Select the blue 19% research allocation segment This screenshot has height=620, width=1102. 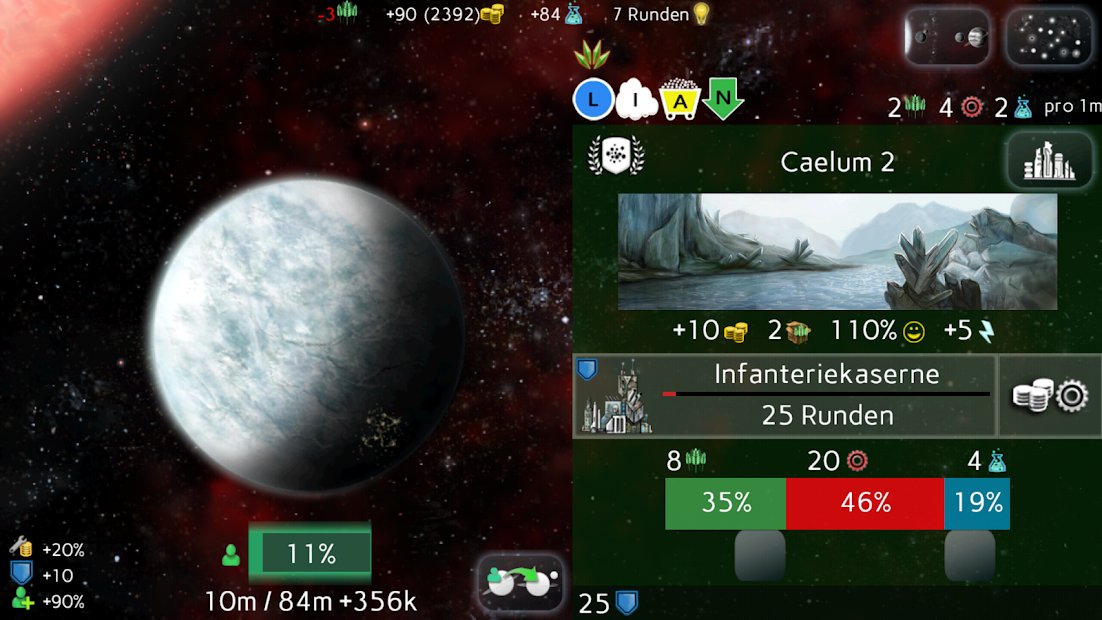(x=977, y=503)
